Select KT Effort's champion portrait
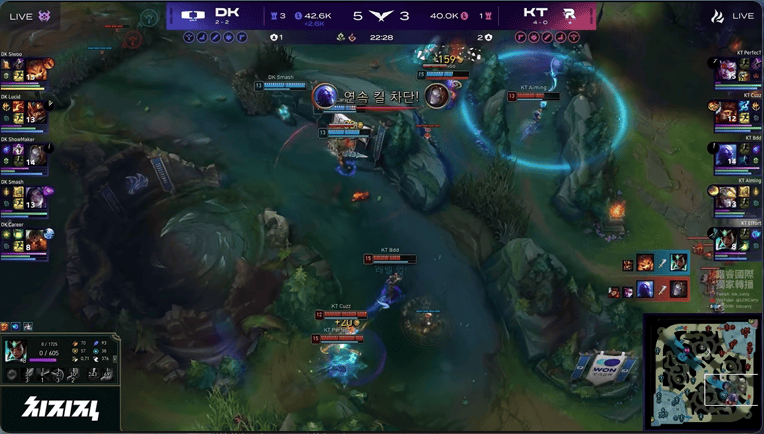The image size is (764, 434). tap(728, 238)
